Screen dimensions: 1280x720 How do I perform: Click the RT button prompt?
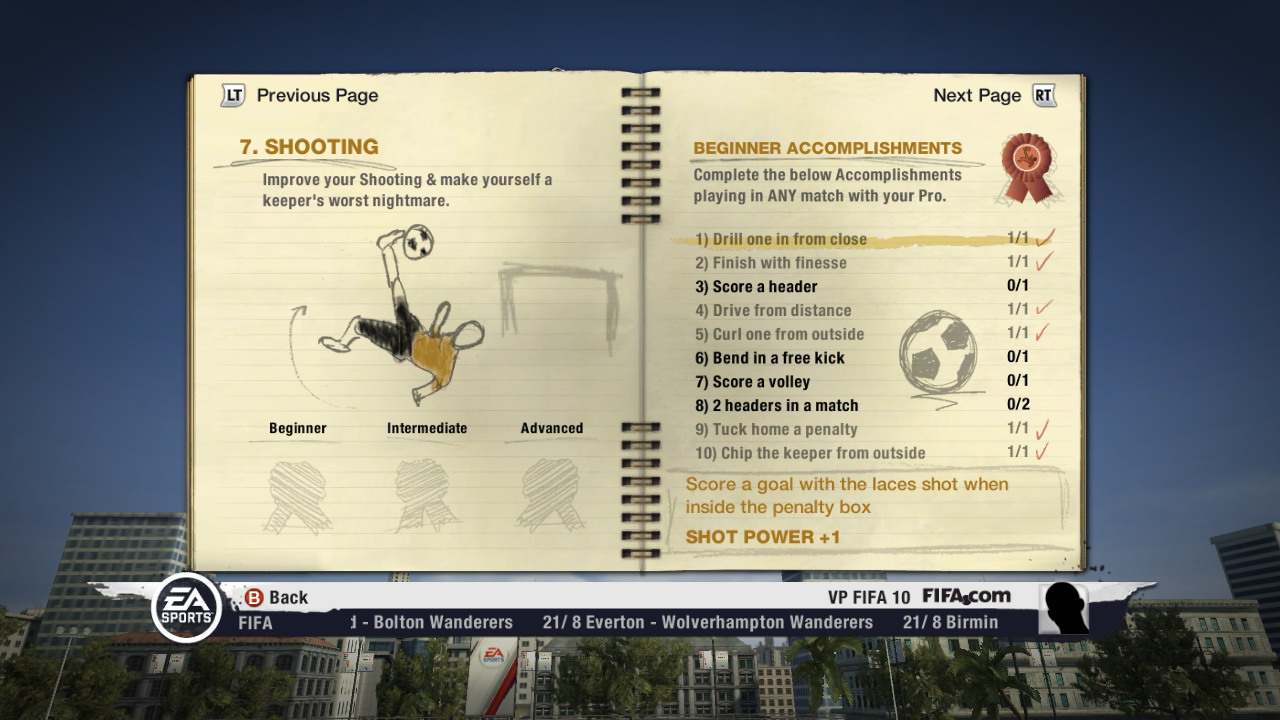(x=1043, y=95)
